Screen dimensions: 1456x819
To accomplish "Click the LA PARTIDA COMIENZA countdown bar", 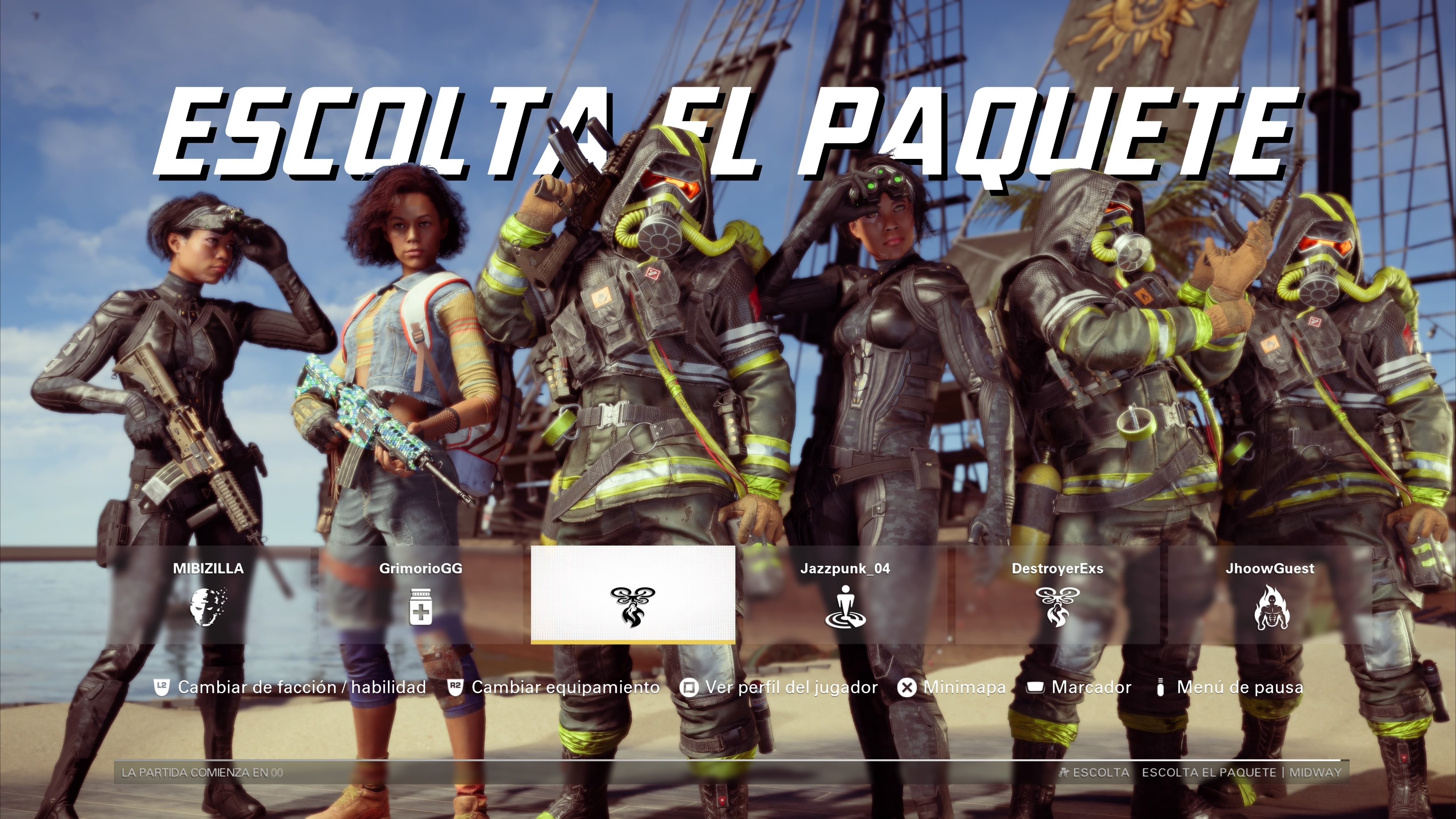I will click(x=202, y=773).
